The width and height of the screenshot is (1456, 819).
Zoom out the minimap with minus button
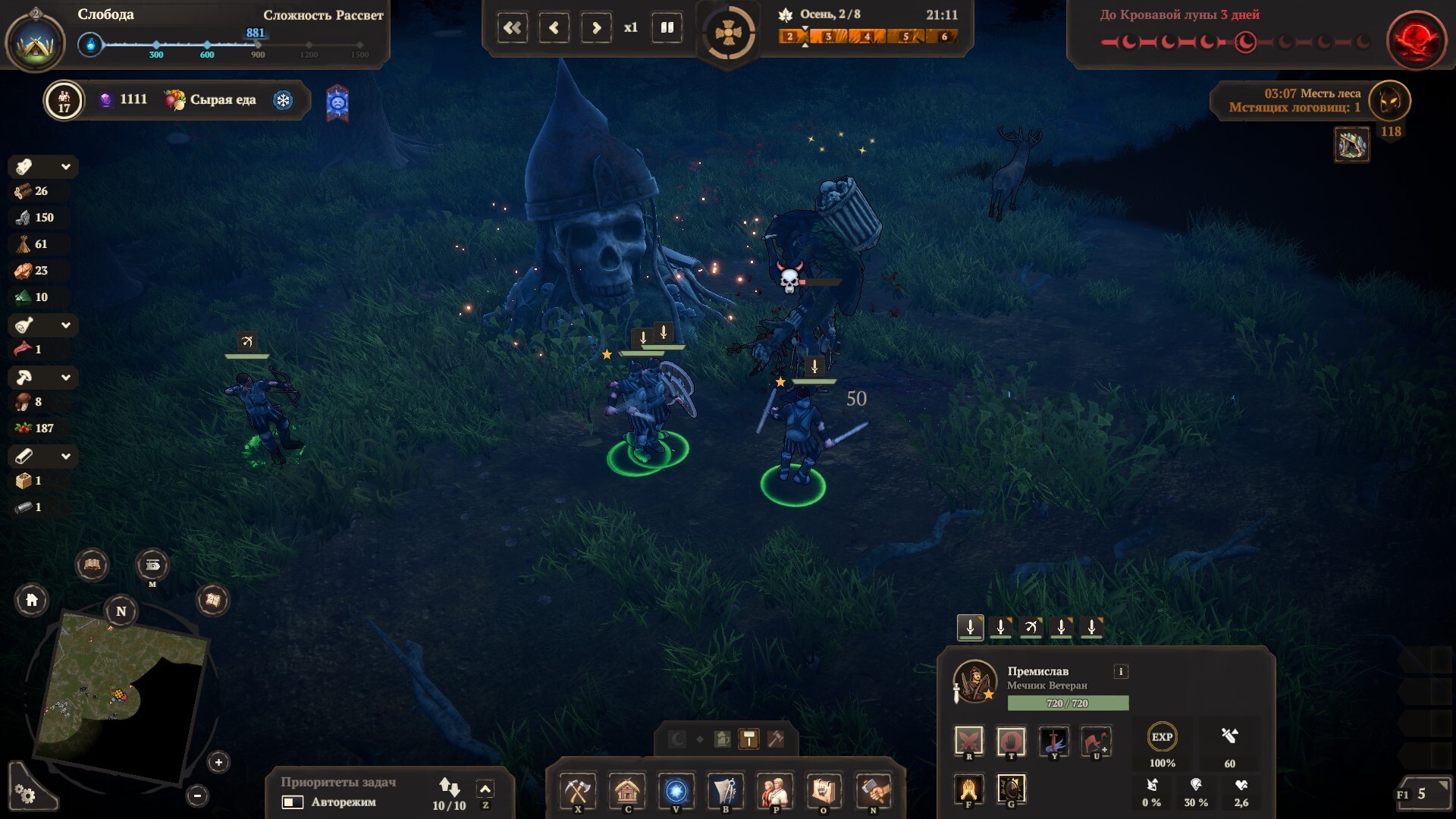pyautogui.click(x=197, y=795)
